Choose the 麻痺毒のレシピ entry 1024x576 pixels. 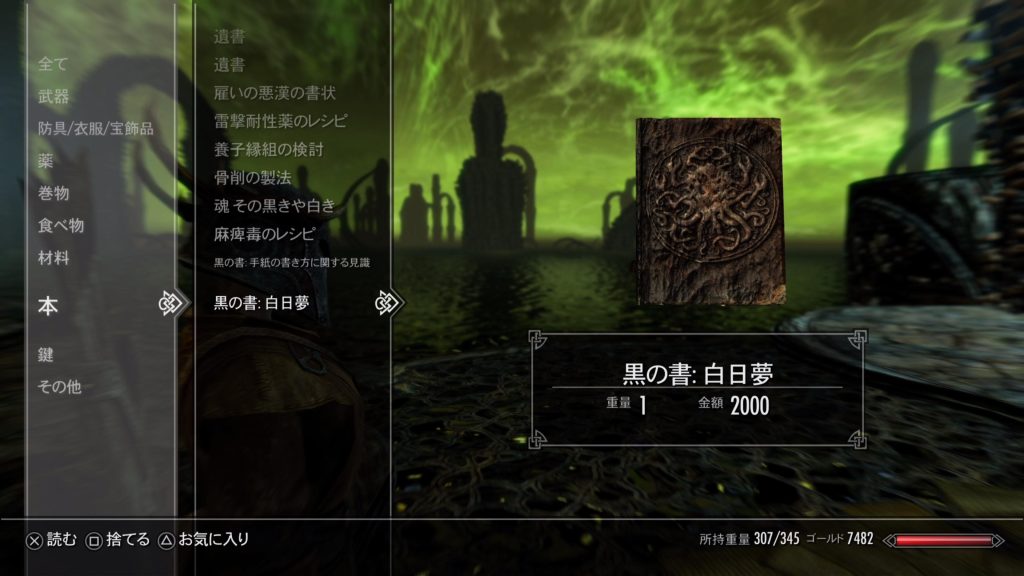click(x=264, y=235)
